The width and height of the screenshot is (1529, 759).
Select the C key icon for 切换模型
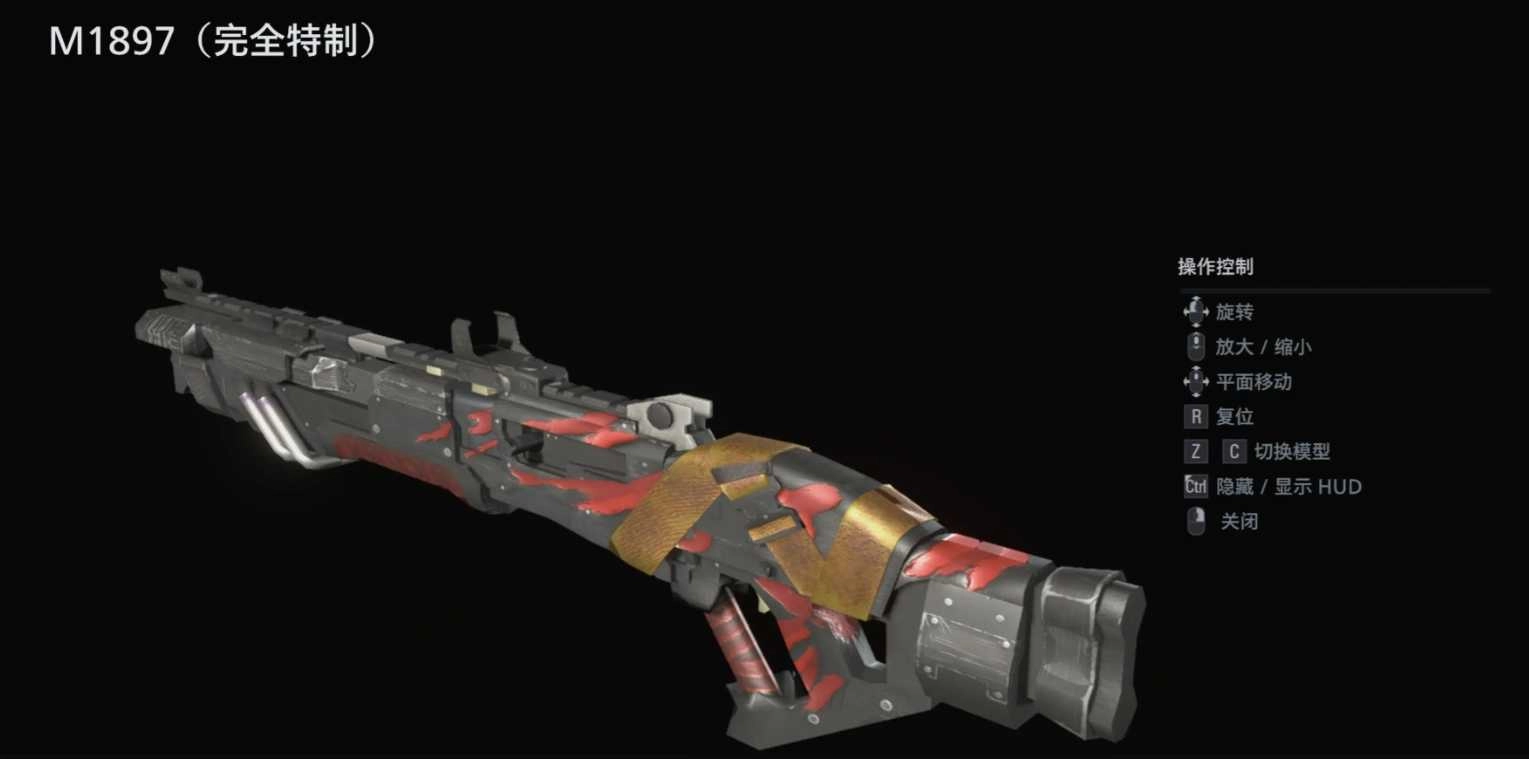[1233, 452]
